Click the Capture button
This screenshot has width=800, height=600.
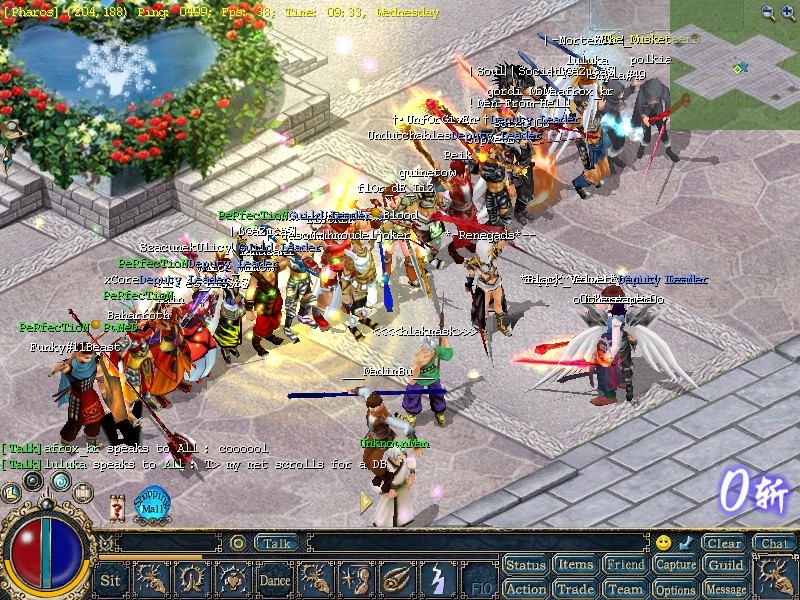click(x=675, y=565)
